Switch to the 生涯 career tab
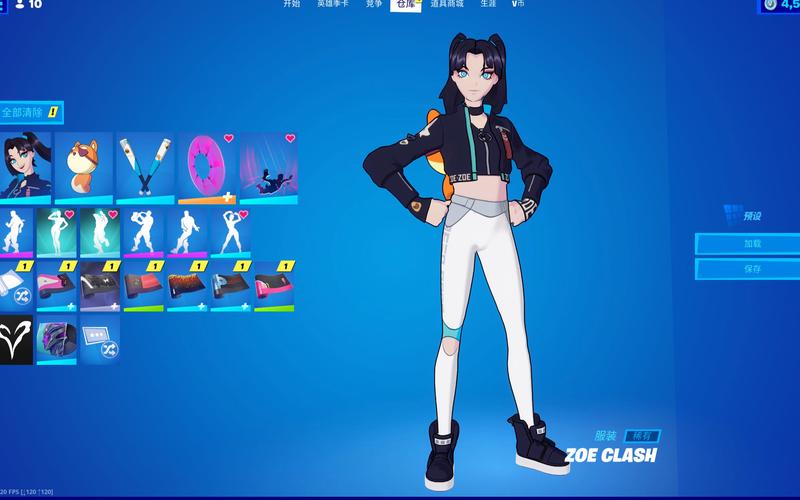Screen dimensions: 800x500 point(488,5)
